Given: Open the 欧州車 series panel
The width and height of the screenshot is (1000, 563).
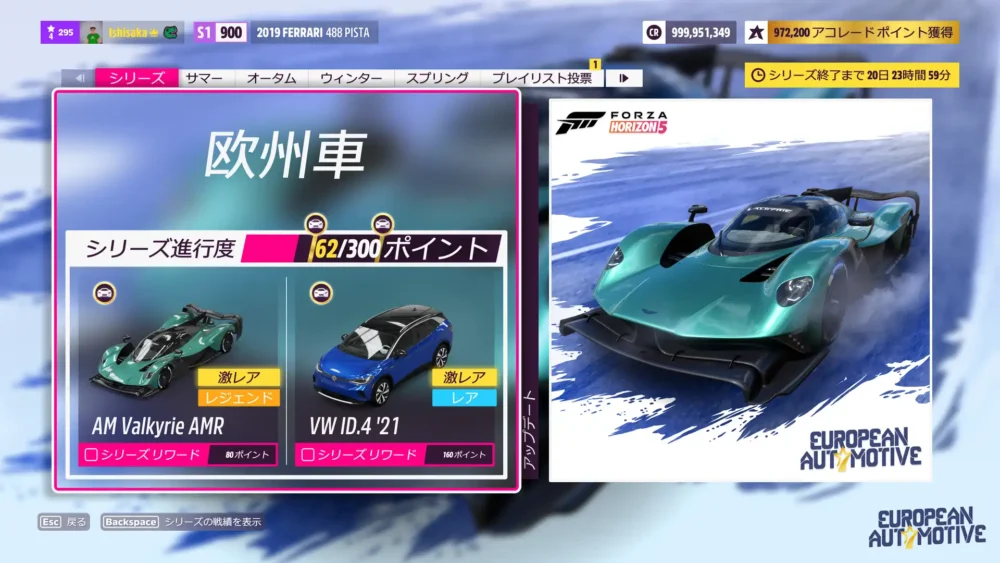Looking at the screenshot, I should [x=286, y=155].
